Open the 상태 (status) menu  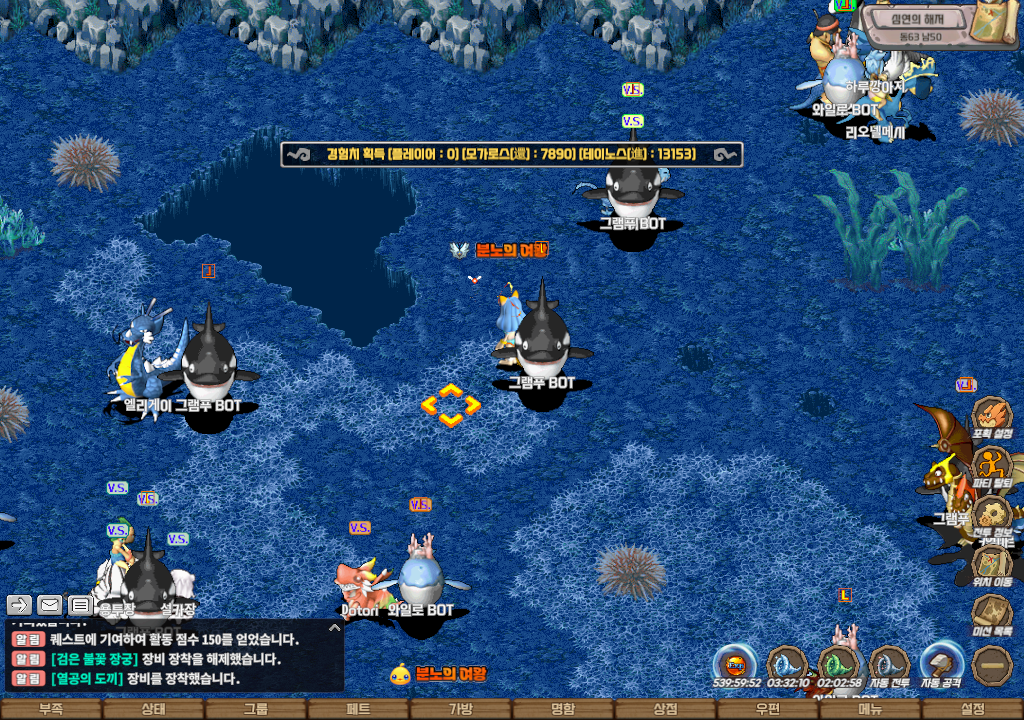pyautogui.click(x=153, y=709)
